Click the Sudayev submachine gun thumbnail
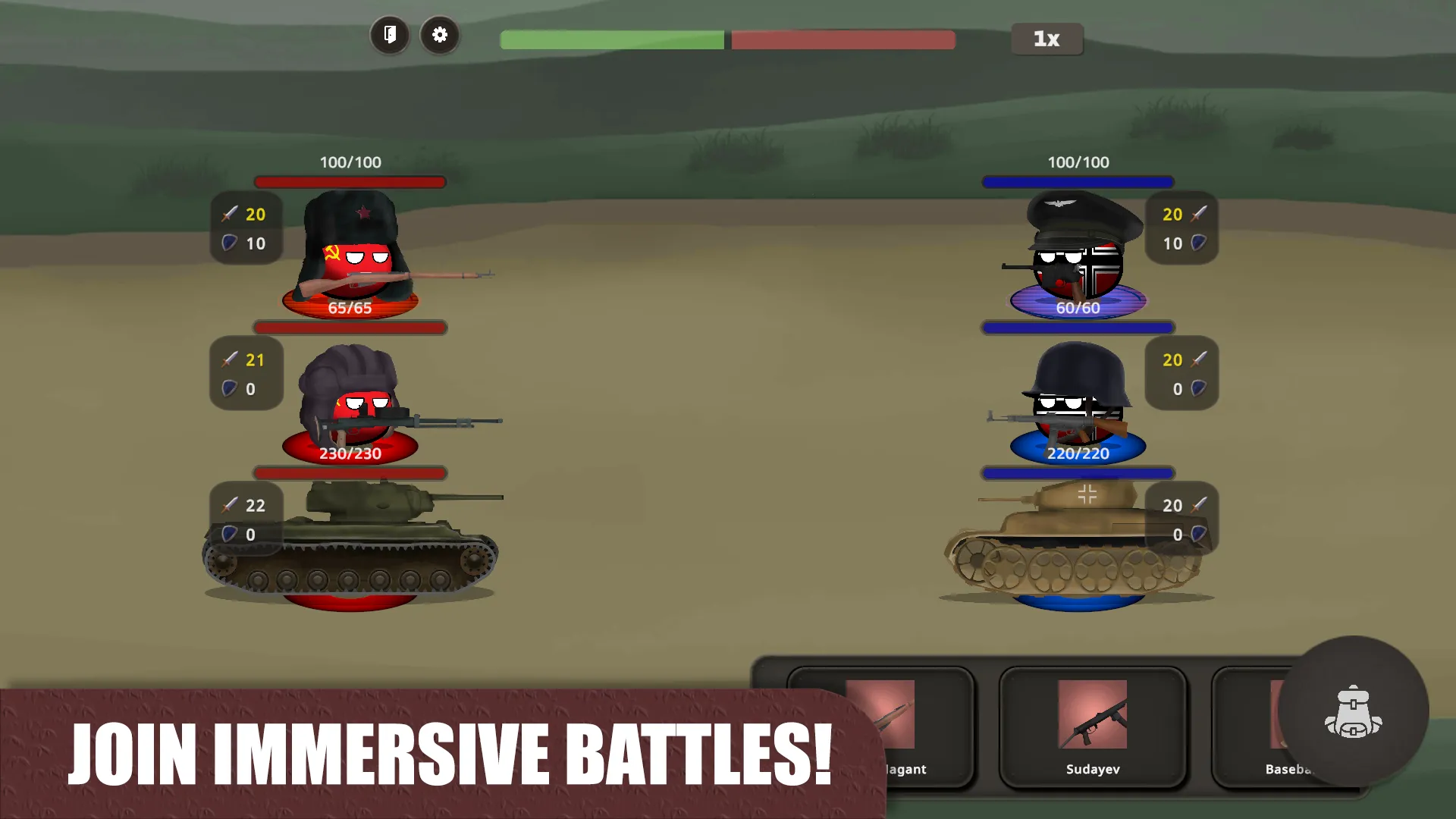This screenshot has height=819, width=1456. [x=1093, y=713]
